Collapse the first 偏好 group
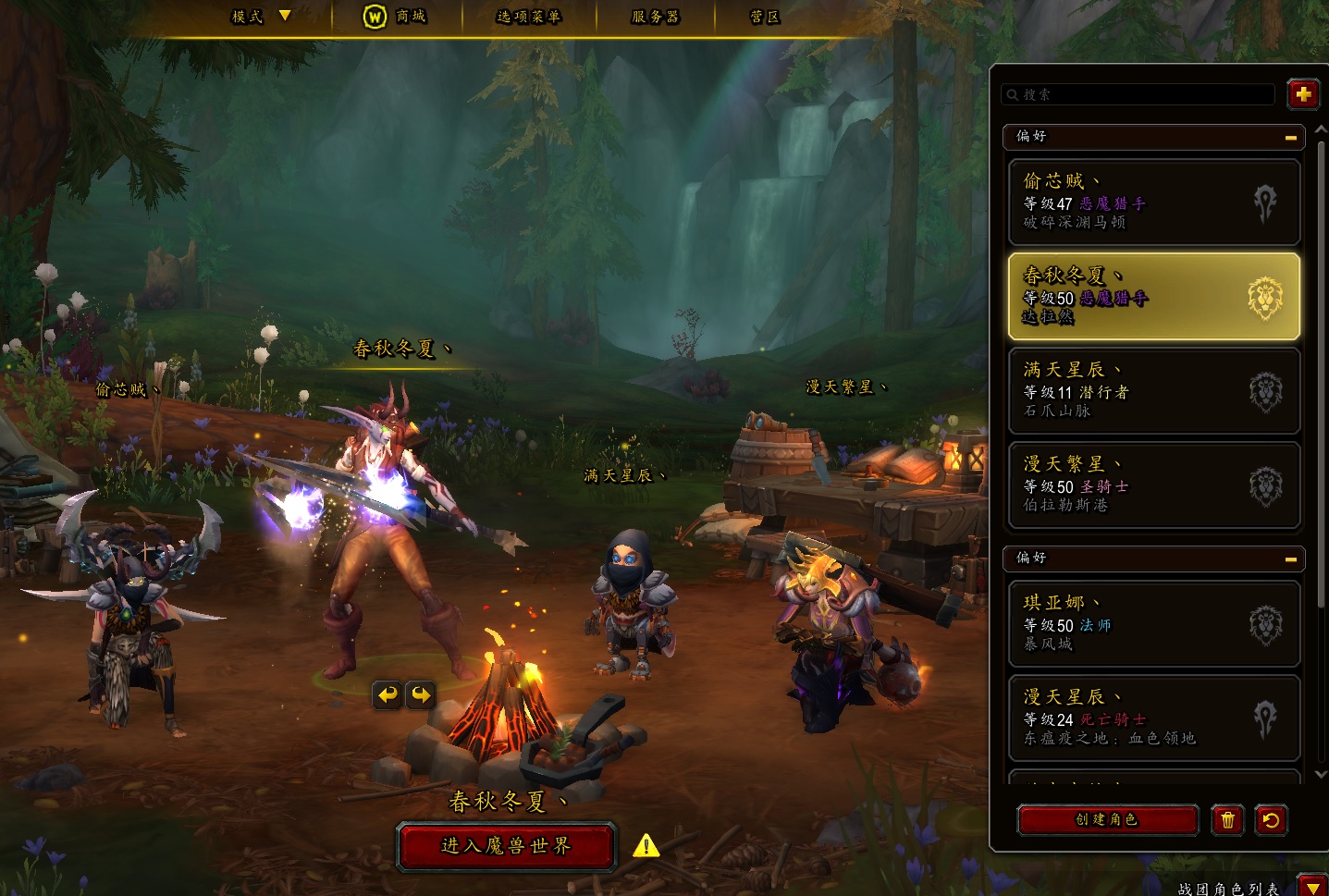Viewport: 1329px width, 896px height. pyautogui.click(x=1290, y=137)
